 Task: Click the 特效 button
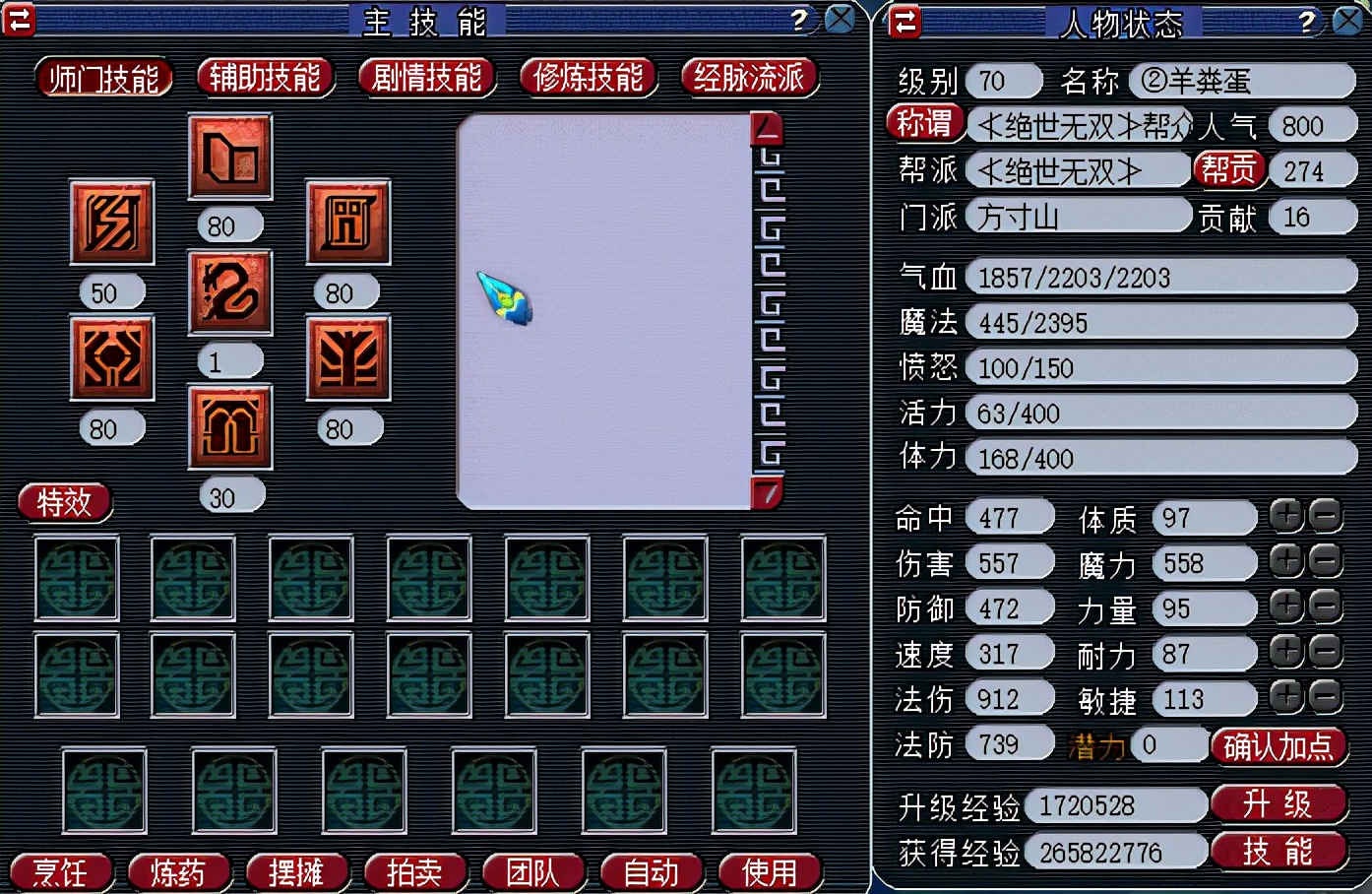point(64,502)
